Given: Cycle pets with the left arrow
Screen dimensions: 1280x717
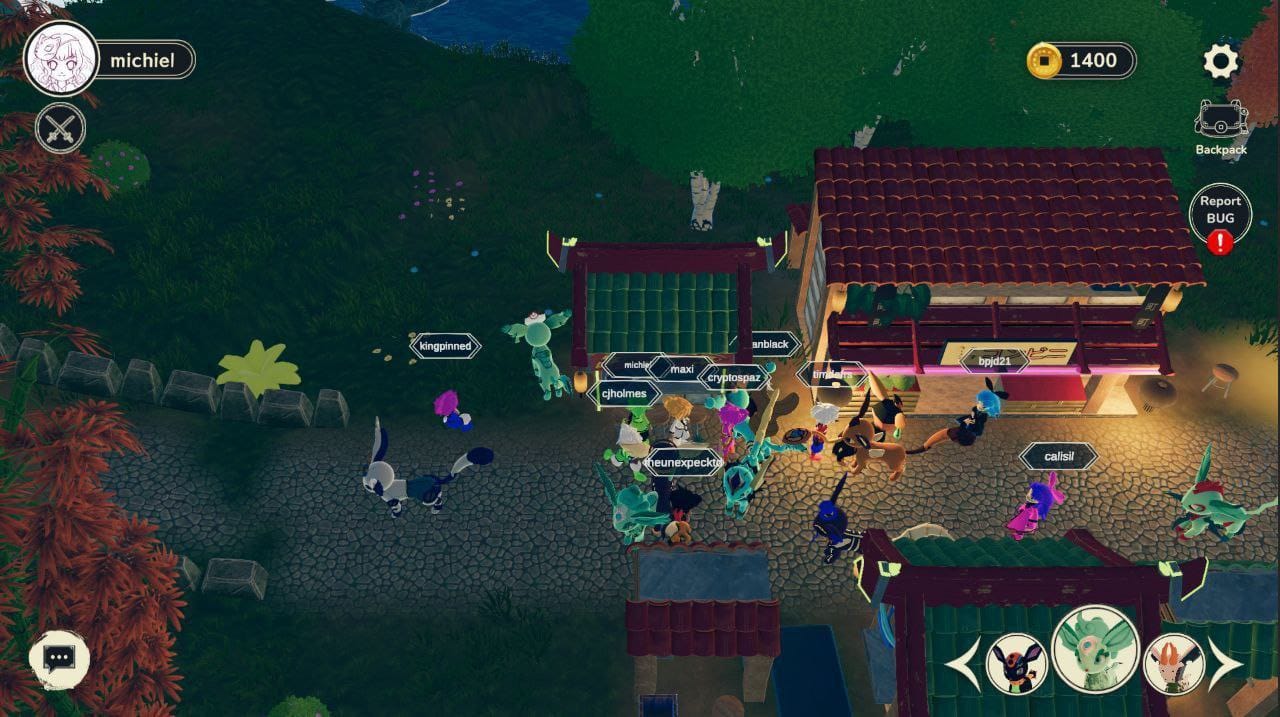Looking at the screenshot, I should tap(962, 665).
